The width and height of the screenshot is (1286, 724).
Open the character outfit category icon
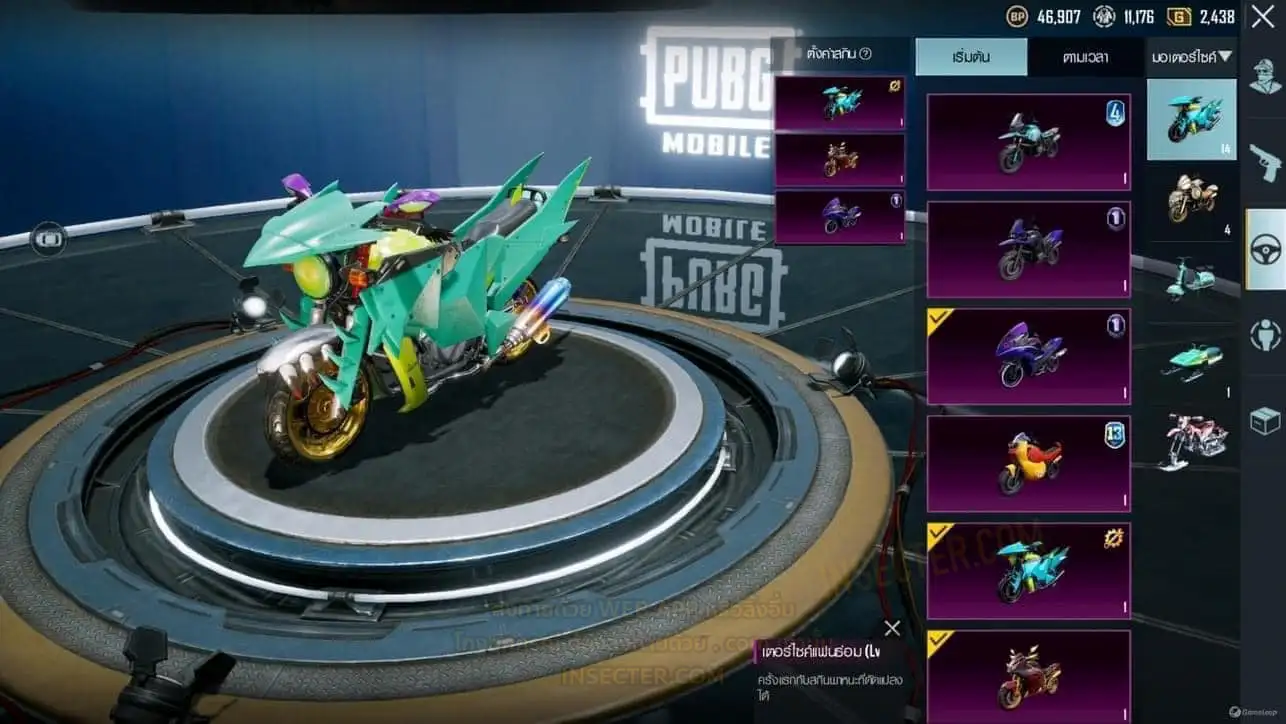[x=1265, y=77]
